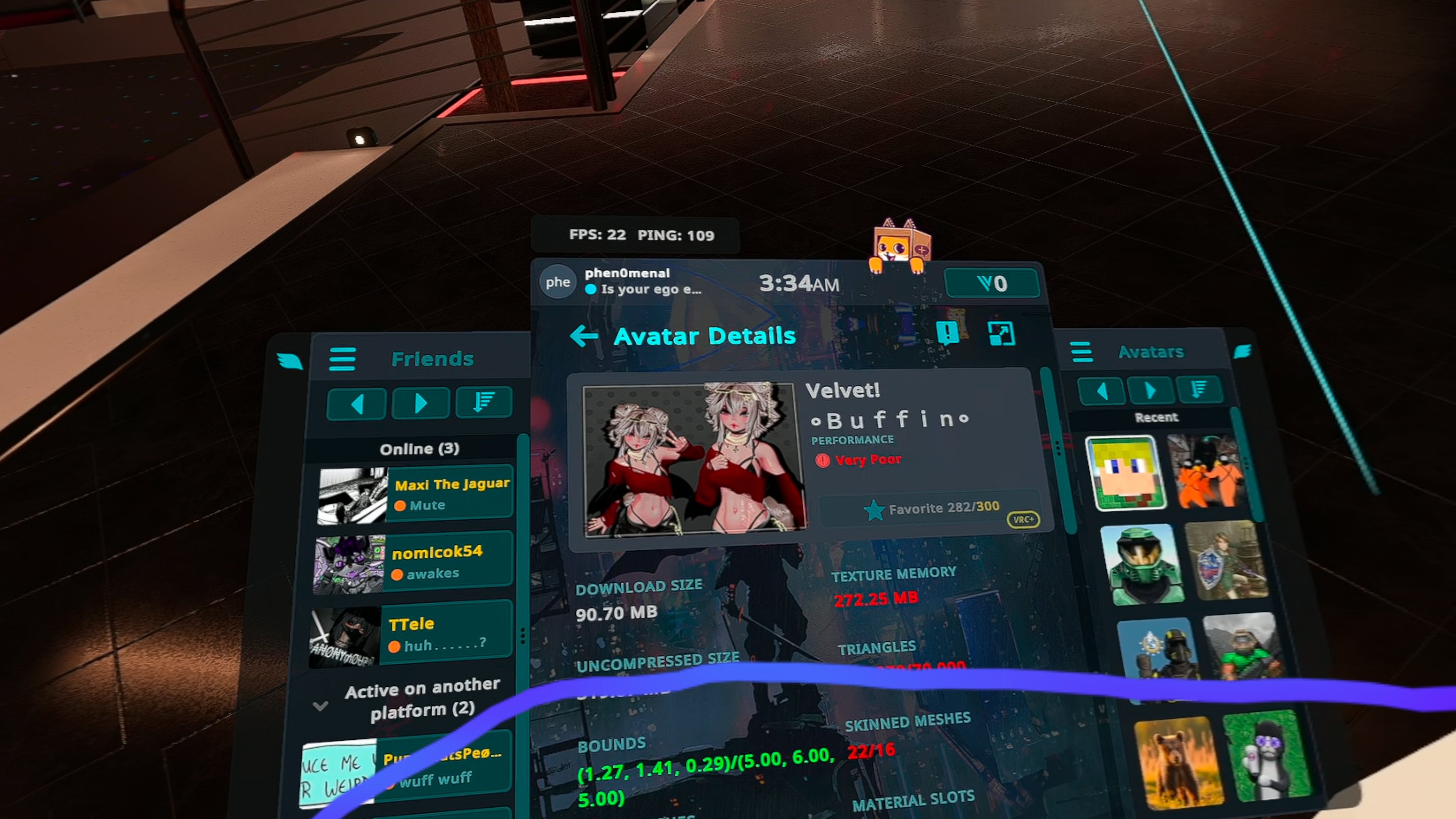Screen dimensions: 1456x819
Task: Go back using the Avatar Details arrow
Action: (x=584, y=336)
